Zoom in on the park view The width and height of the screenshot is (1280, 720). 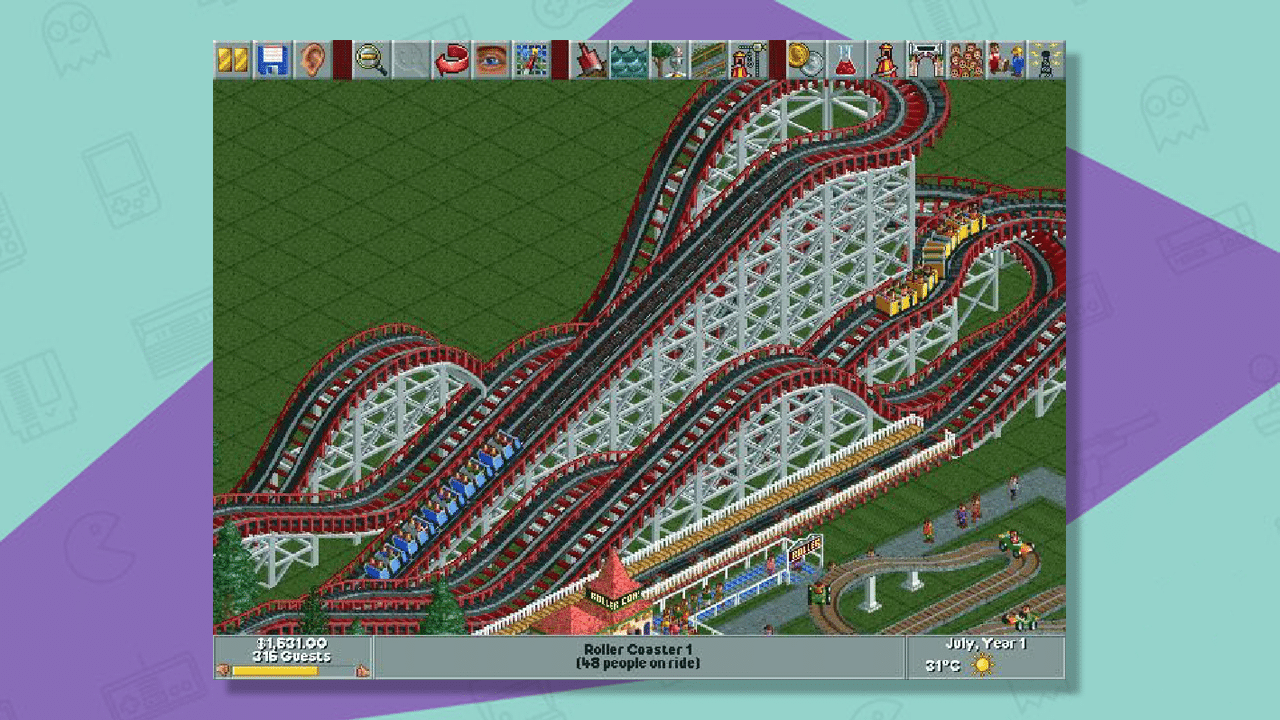pyautogui.click(x=368, y=60)
